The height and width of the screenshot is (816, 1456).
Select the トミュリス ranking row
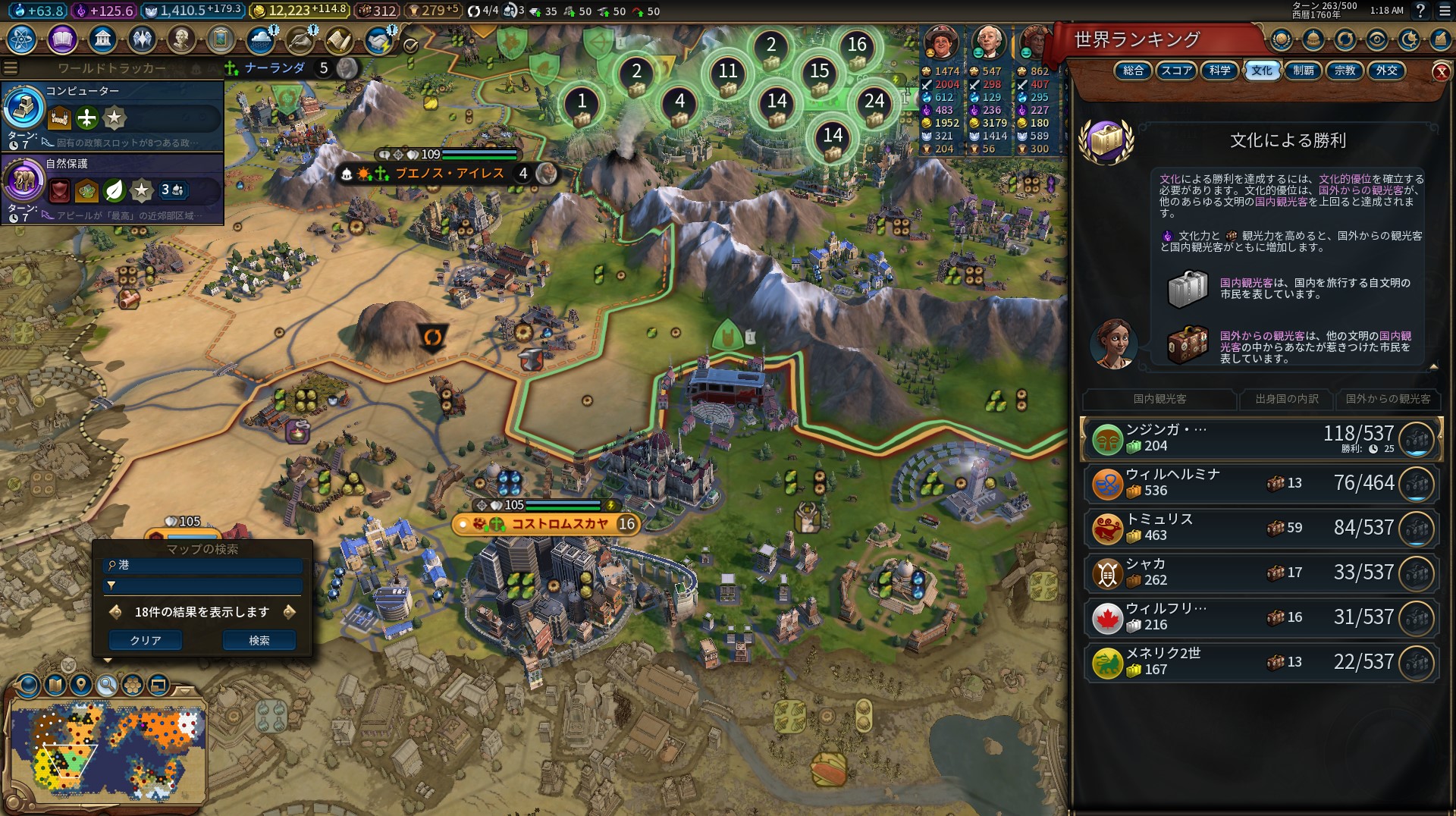click(1260, 528)
